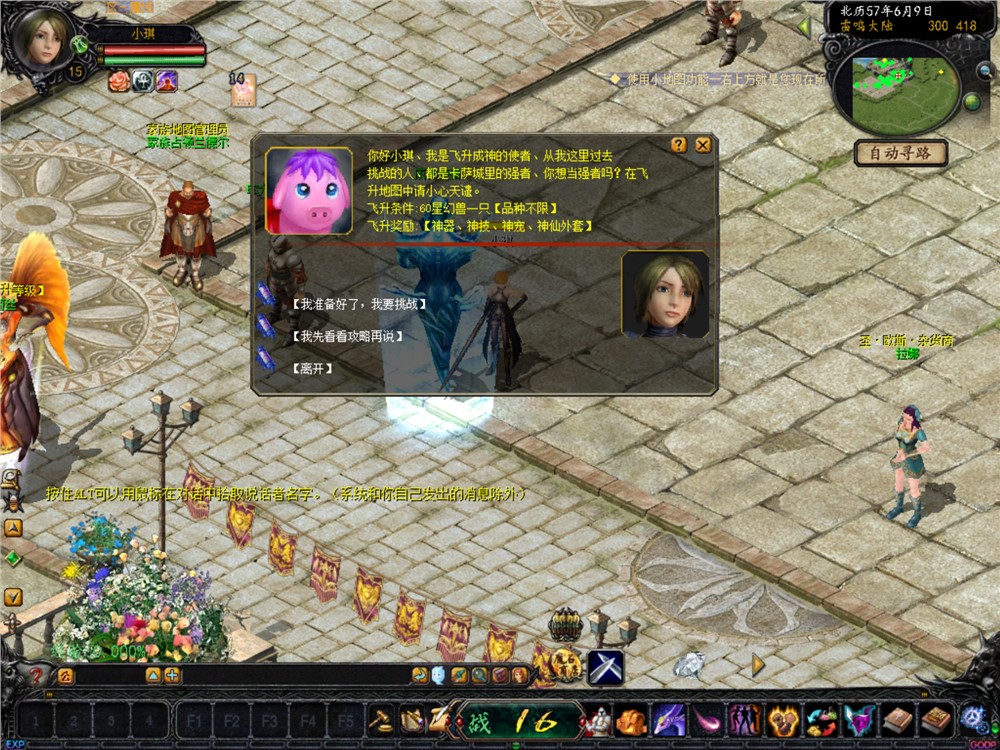This screenshot has height=750, width=1000.
Task: Click the red question mark help icon
Action: (37, 675)
